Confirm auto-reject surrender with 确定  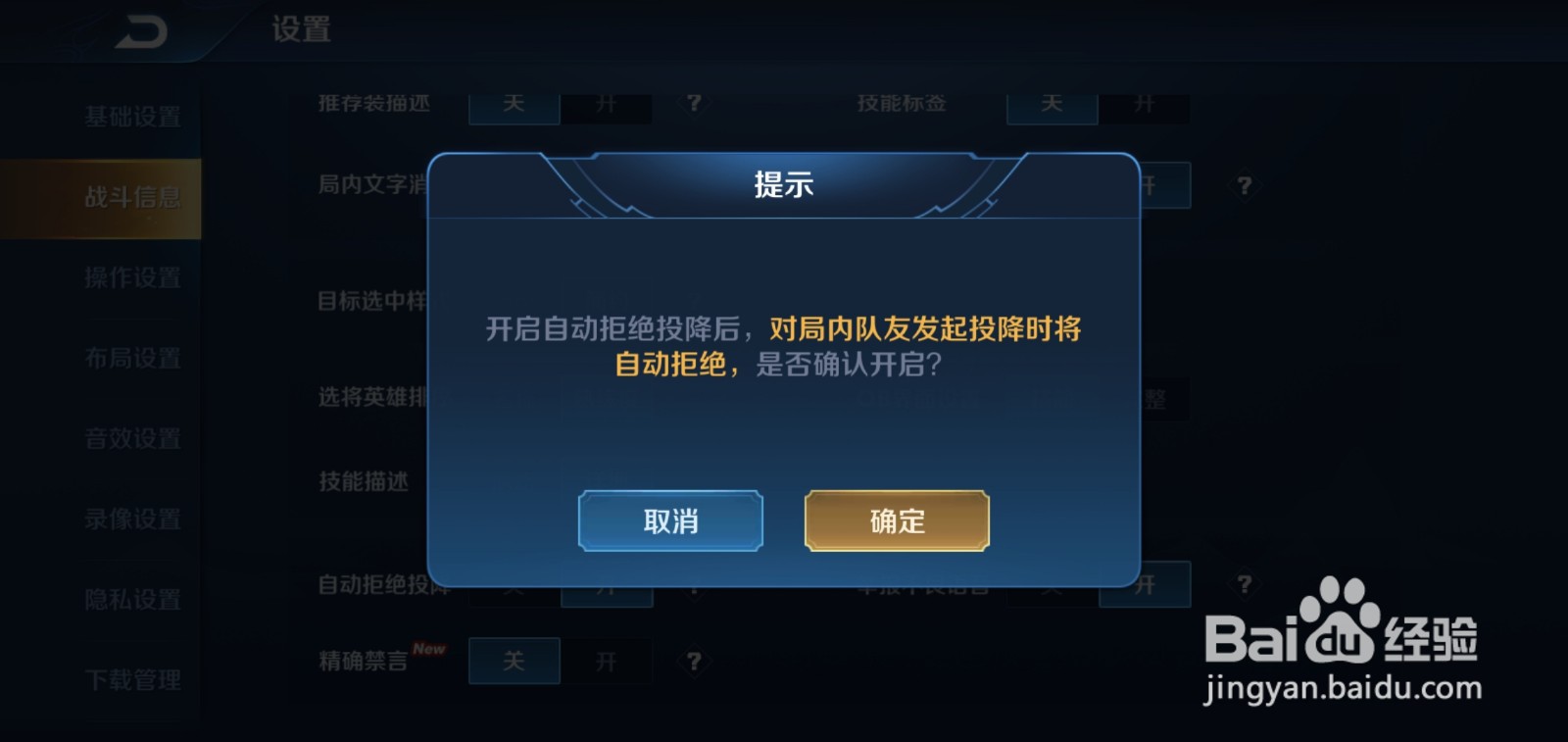(895, 521)
